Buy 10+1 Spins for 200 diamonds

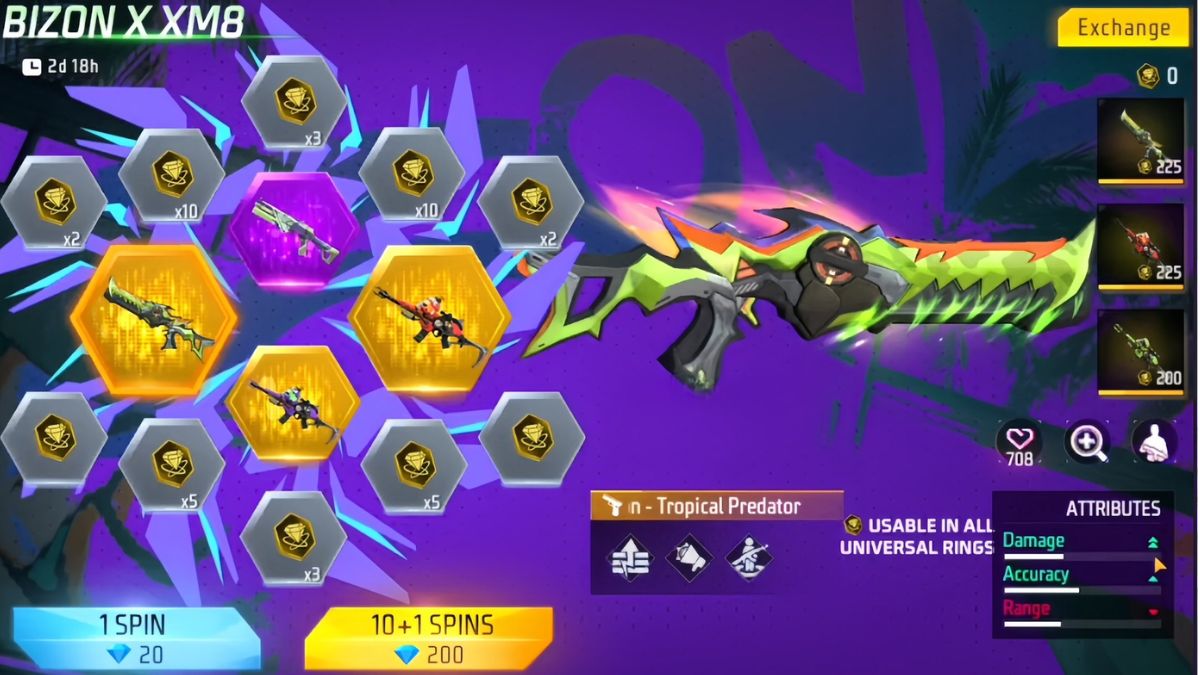(x=431, y=638)
